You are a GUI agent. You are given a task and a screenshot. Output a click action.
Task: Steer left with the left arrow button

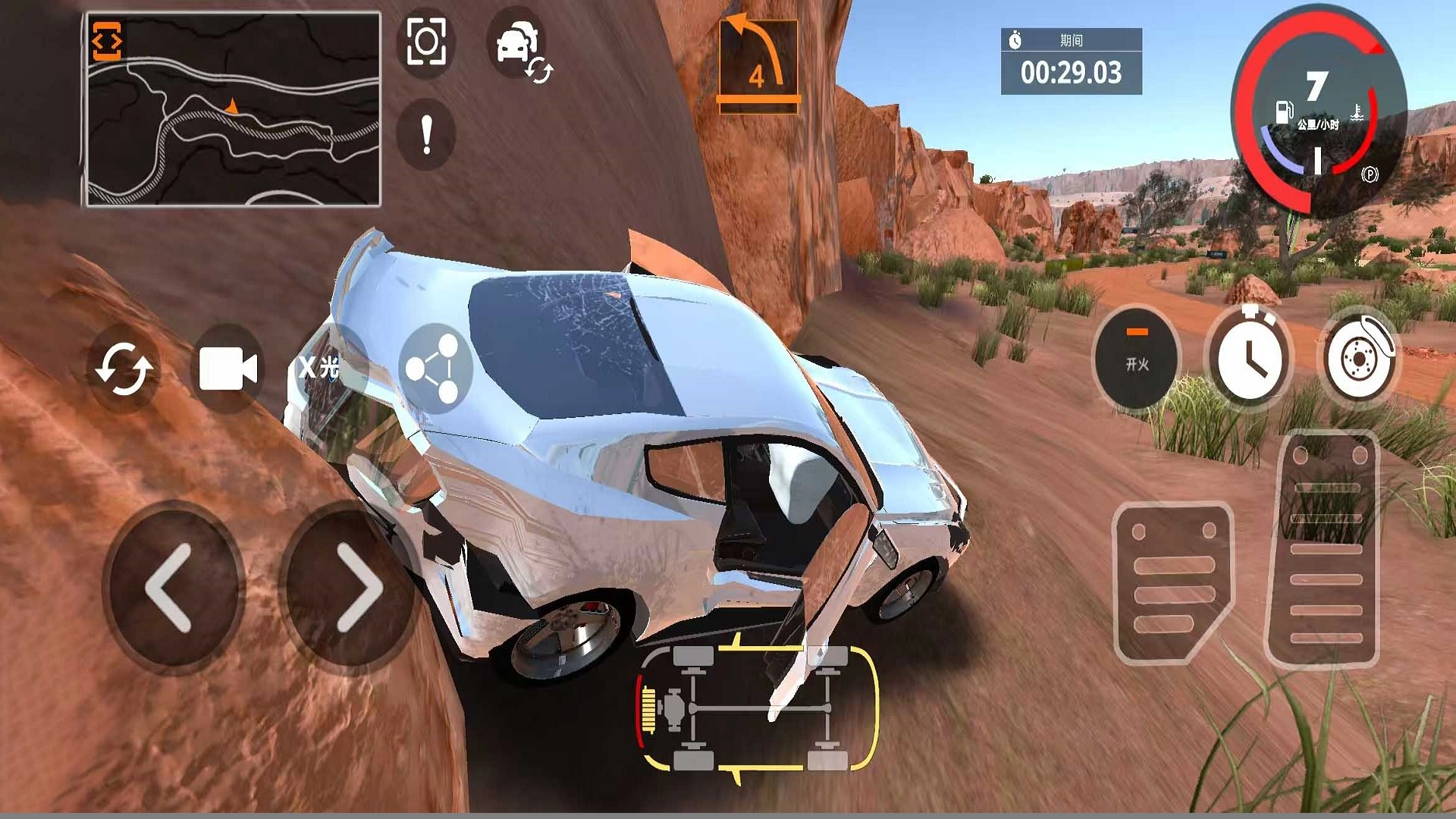[170, 588]
